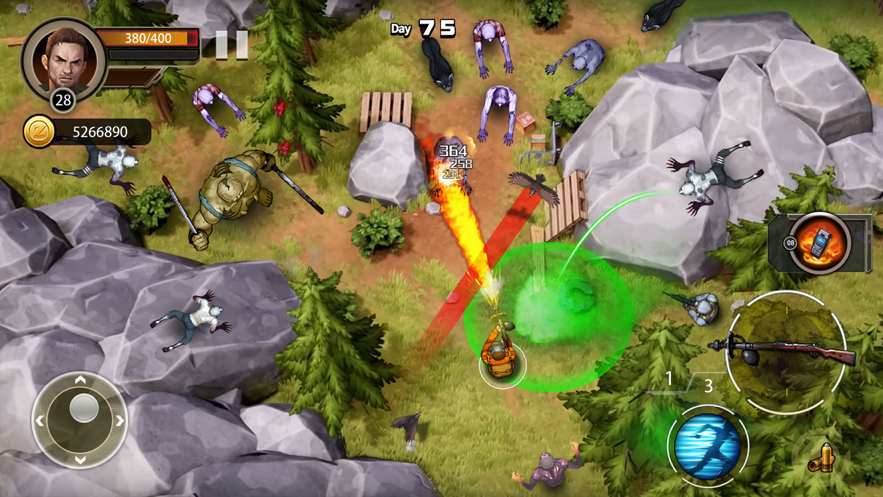
Task: Reload using the bullet ammo icon
Action: click(822, 459)
